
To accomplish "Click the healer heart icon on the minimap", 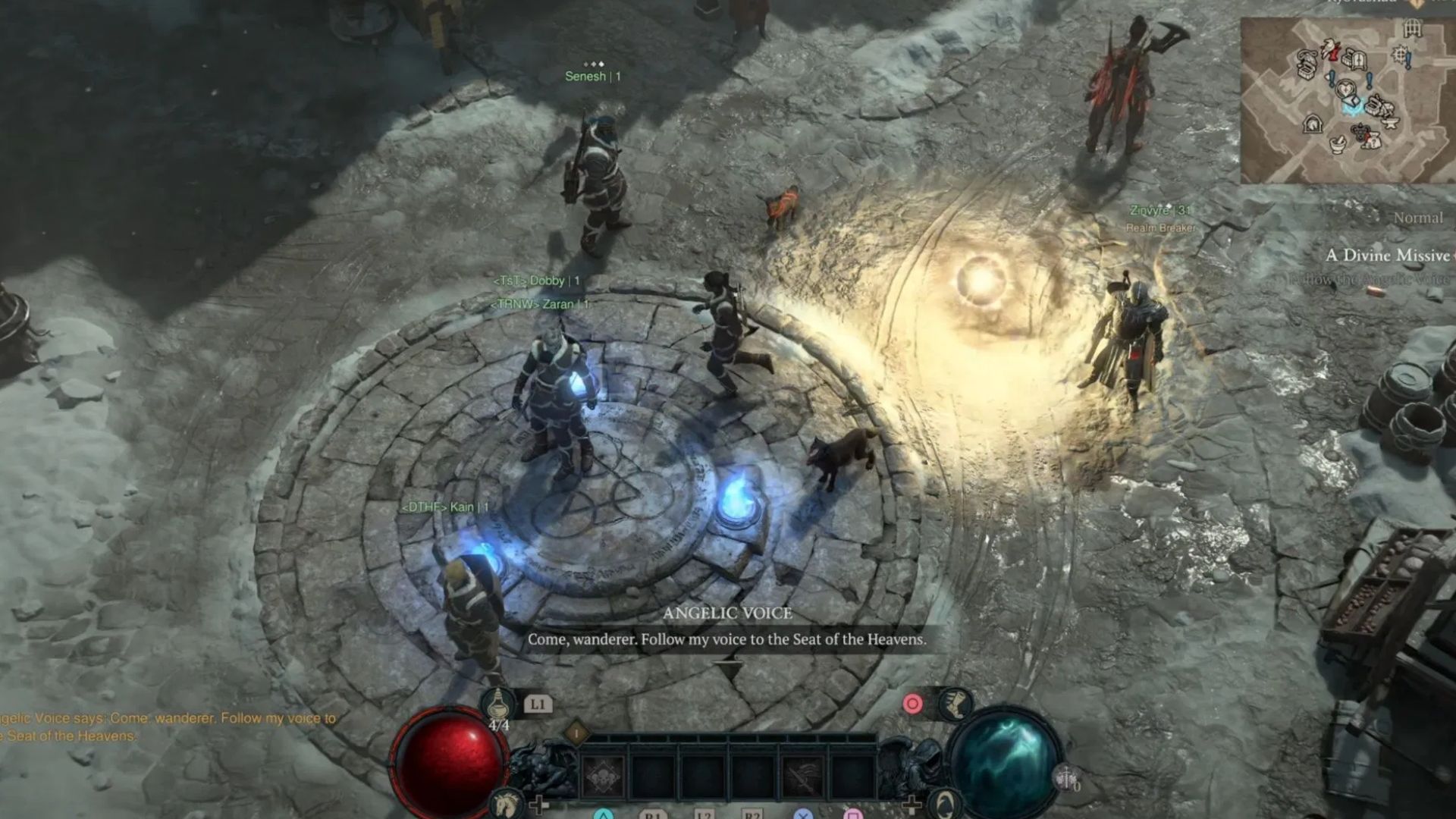I will 1345,88.
